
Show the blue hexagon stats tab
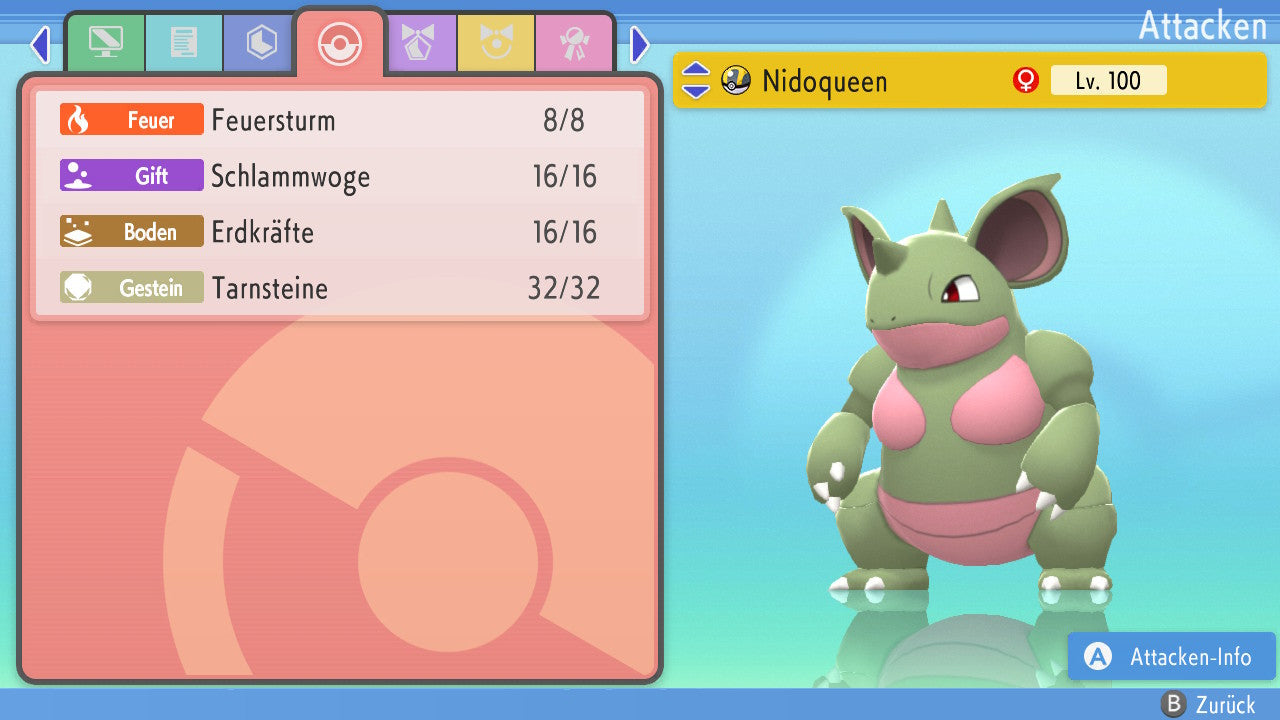[262, 43]
